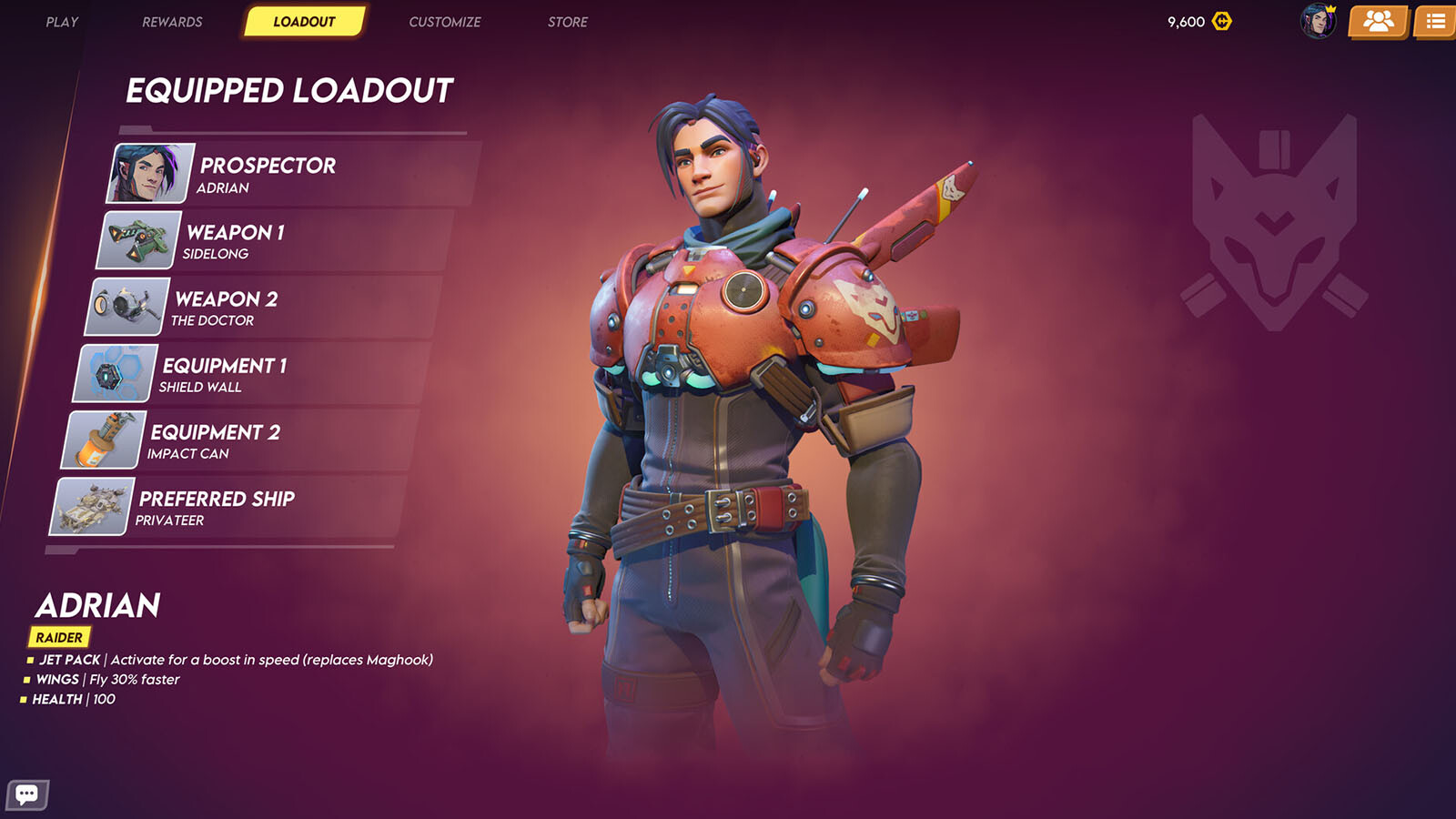Open the player profile avatar
1456x819 pixels.
point(1318,21)
